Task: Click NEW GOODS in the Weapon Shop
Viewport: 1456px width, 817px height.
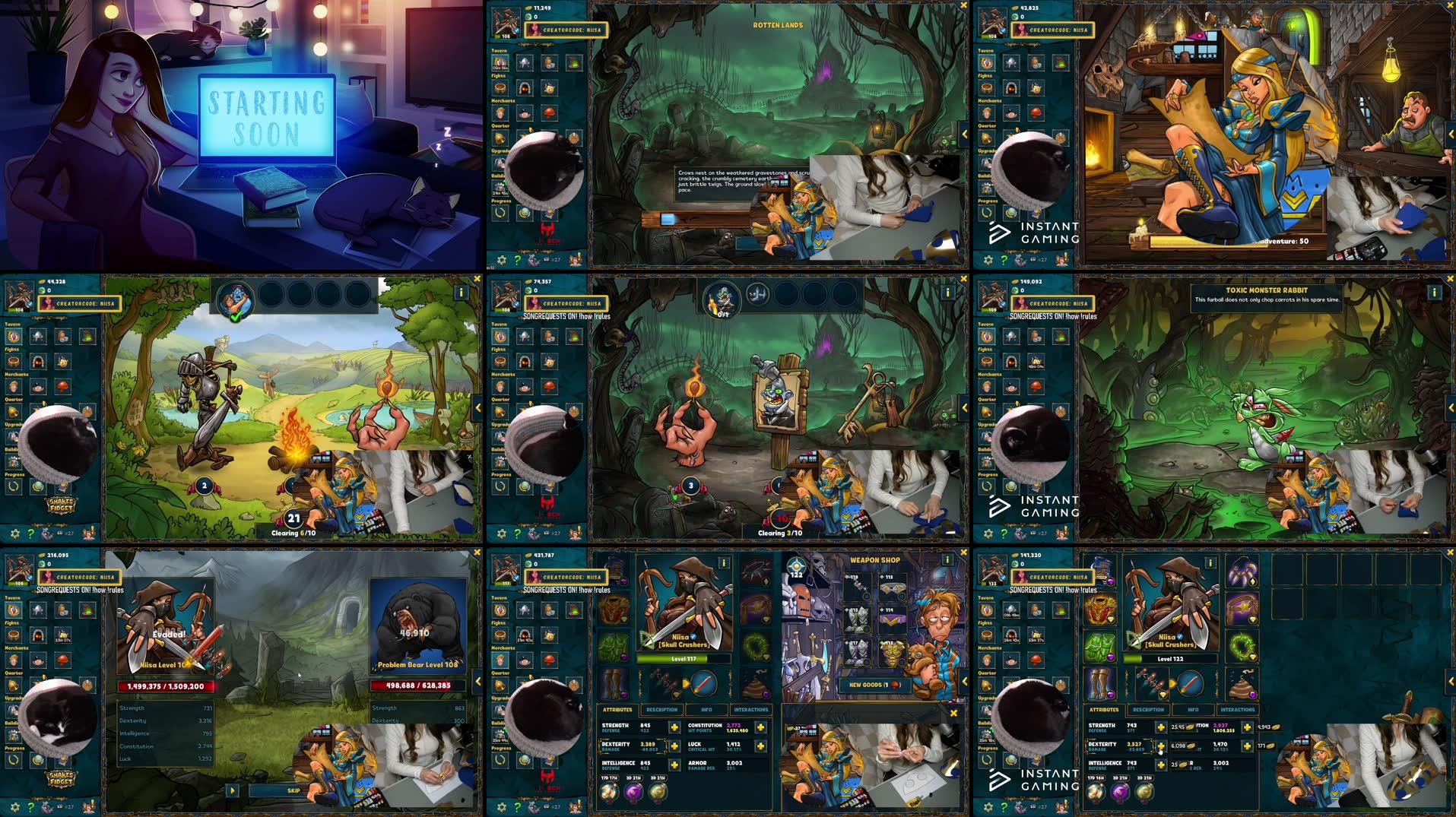Action: point(876,685)
